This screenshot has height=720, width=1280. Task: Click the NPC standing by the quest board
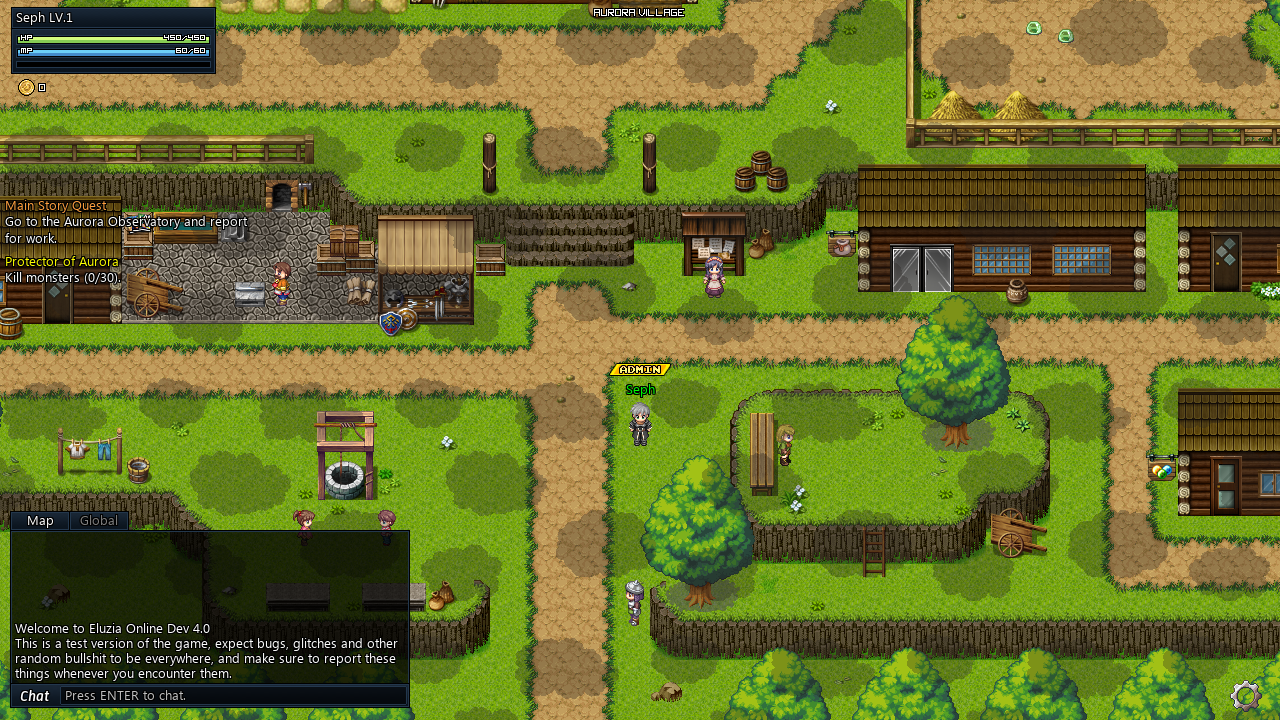tap(713, 280)
